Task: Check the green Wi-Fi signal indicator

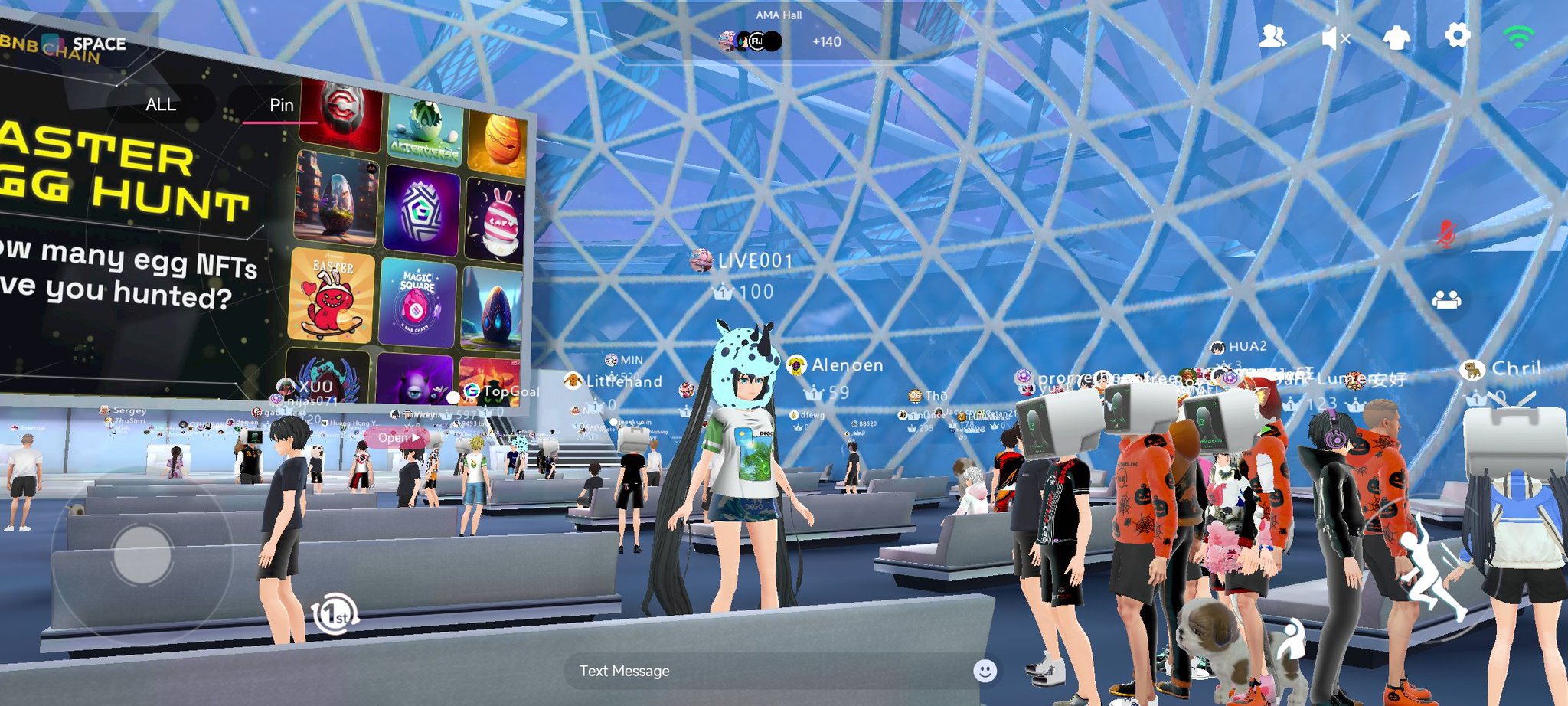Action: (x=1518, y=37)
